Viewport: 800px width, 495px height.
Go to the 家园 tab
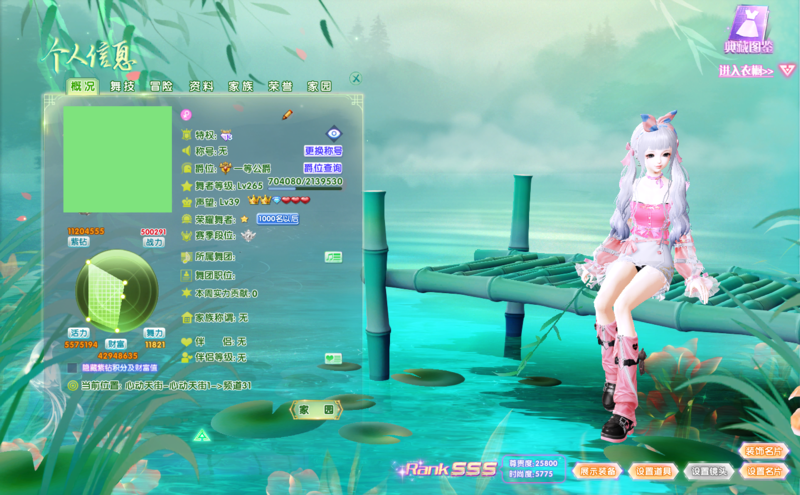point(319,87)
